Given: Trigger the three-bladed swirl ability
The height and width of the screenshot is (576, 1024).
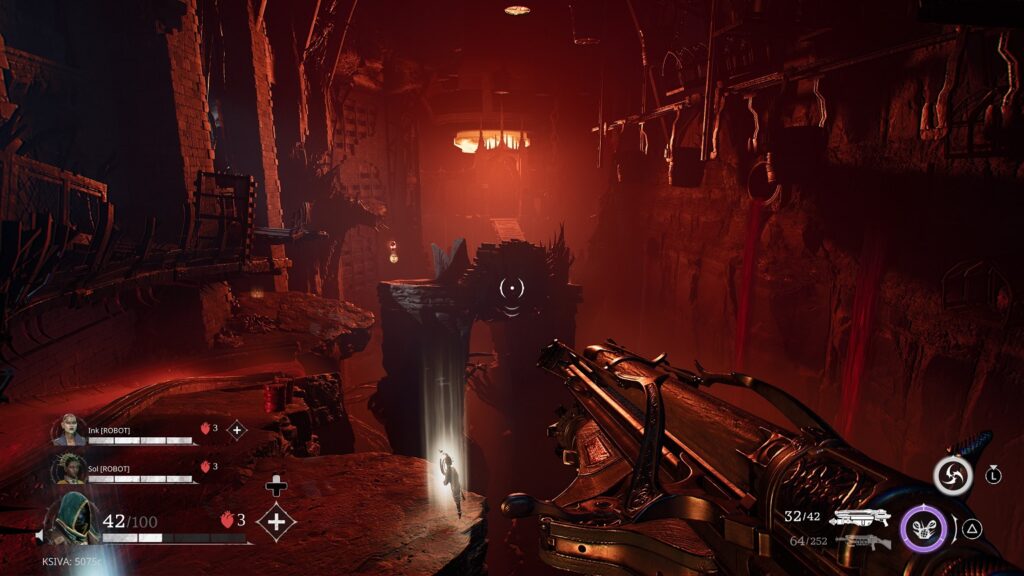Looking at the screenshot, I should 952,476.
